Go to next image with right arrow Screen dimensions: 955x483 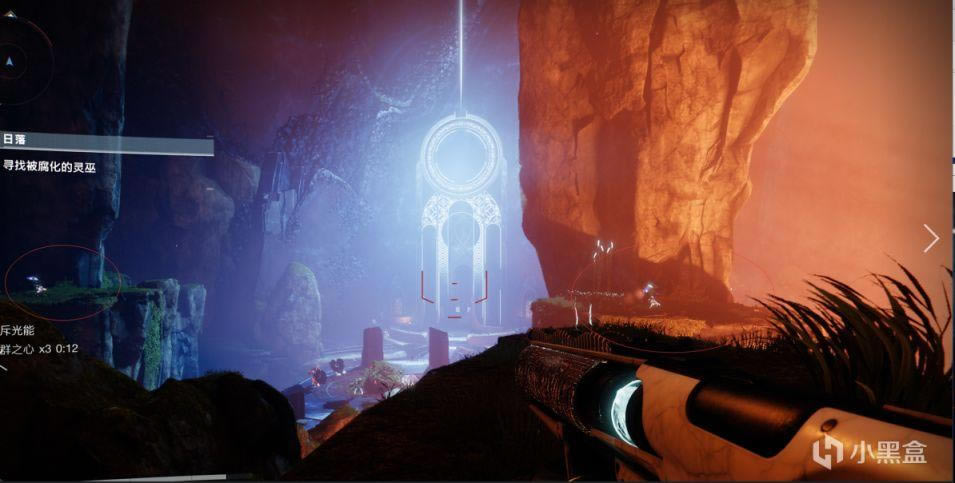(931, 238)
